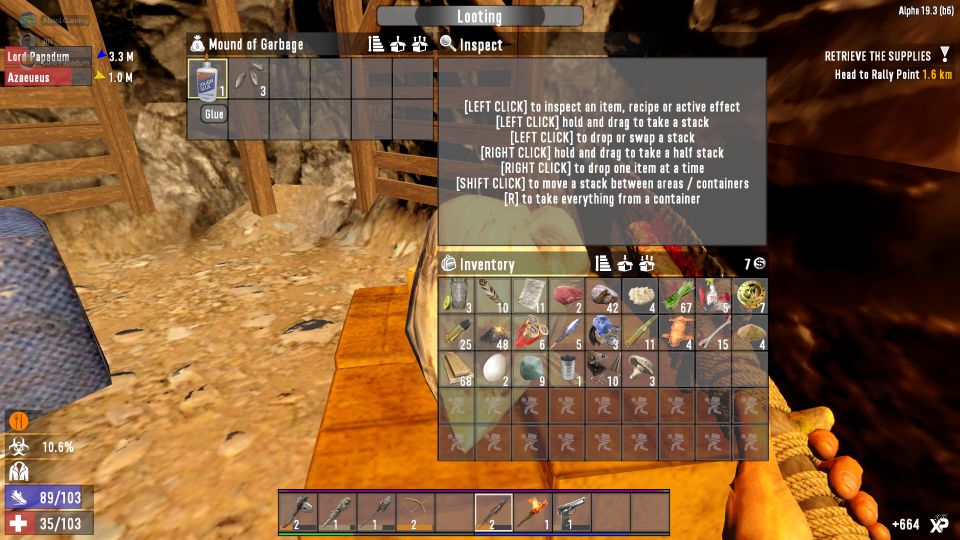Sort the Inventory items
Viewport: 960px width, 540px height.
(603, 264)
